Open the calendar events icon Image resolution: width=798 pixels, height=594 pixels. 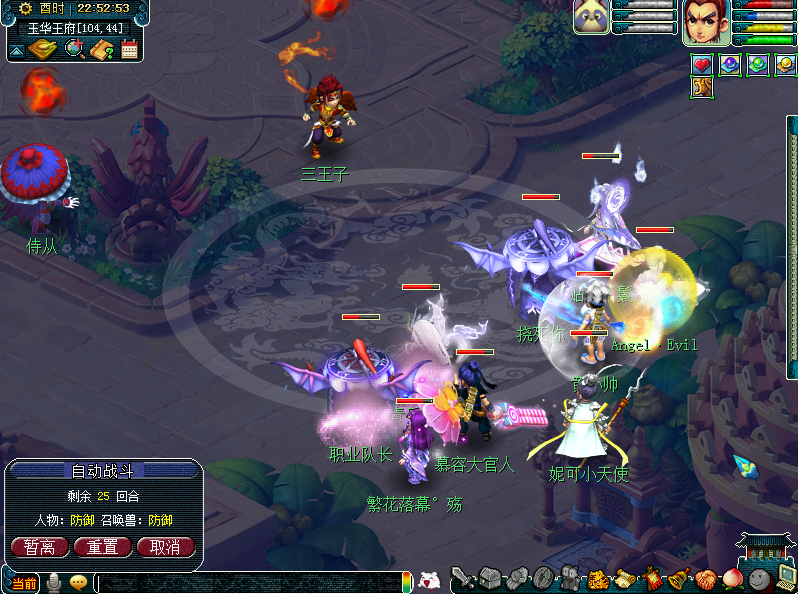129,49
